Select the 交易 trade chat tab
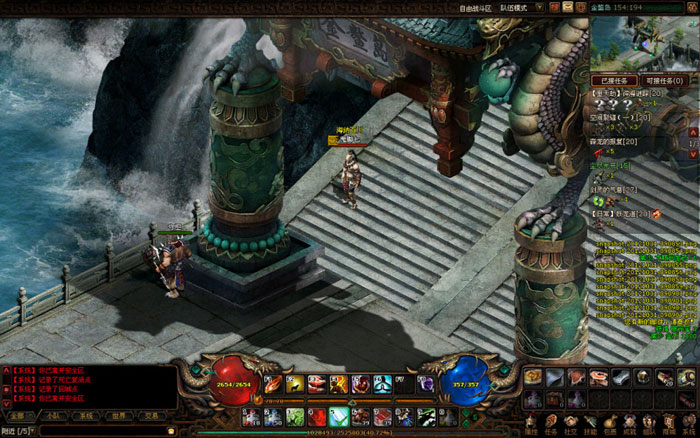The width and height of the screenshot is (700, 438). pyautogui.click(x=151, y=415)
